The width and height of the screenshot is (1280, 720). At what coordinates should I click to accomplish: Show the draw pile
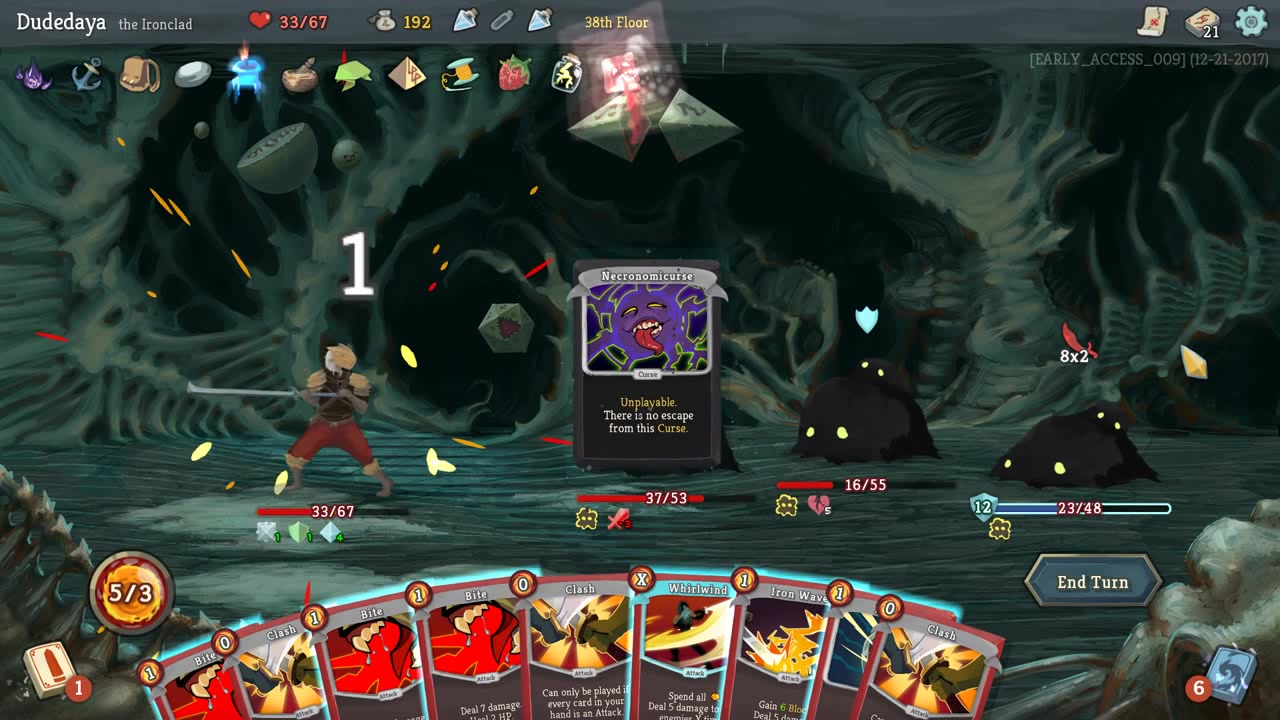pos(49,669)
